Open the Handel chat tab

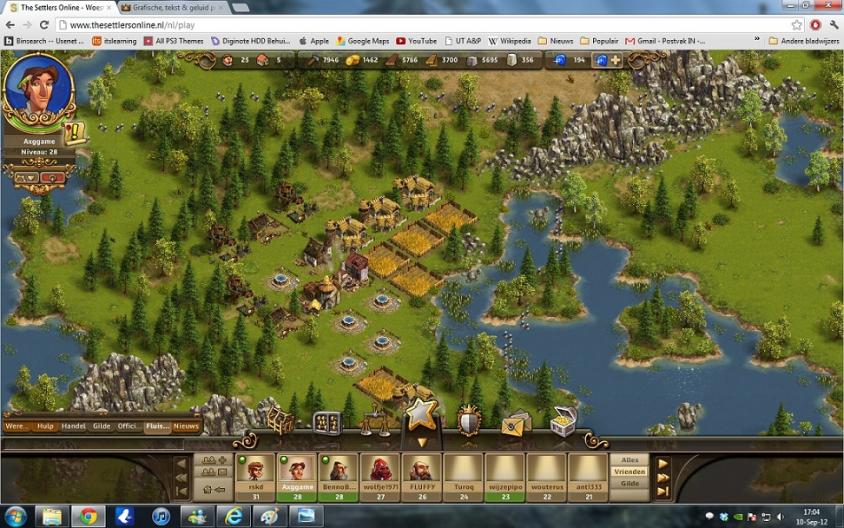tap(73, 426)
